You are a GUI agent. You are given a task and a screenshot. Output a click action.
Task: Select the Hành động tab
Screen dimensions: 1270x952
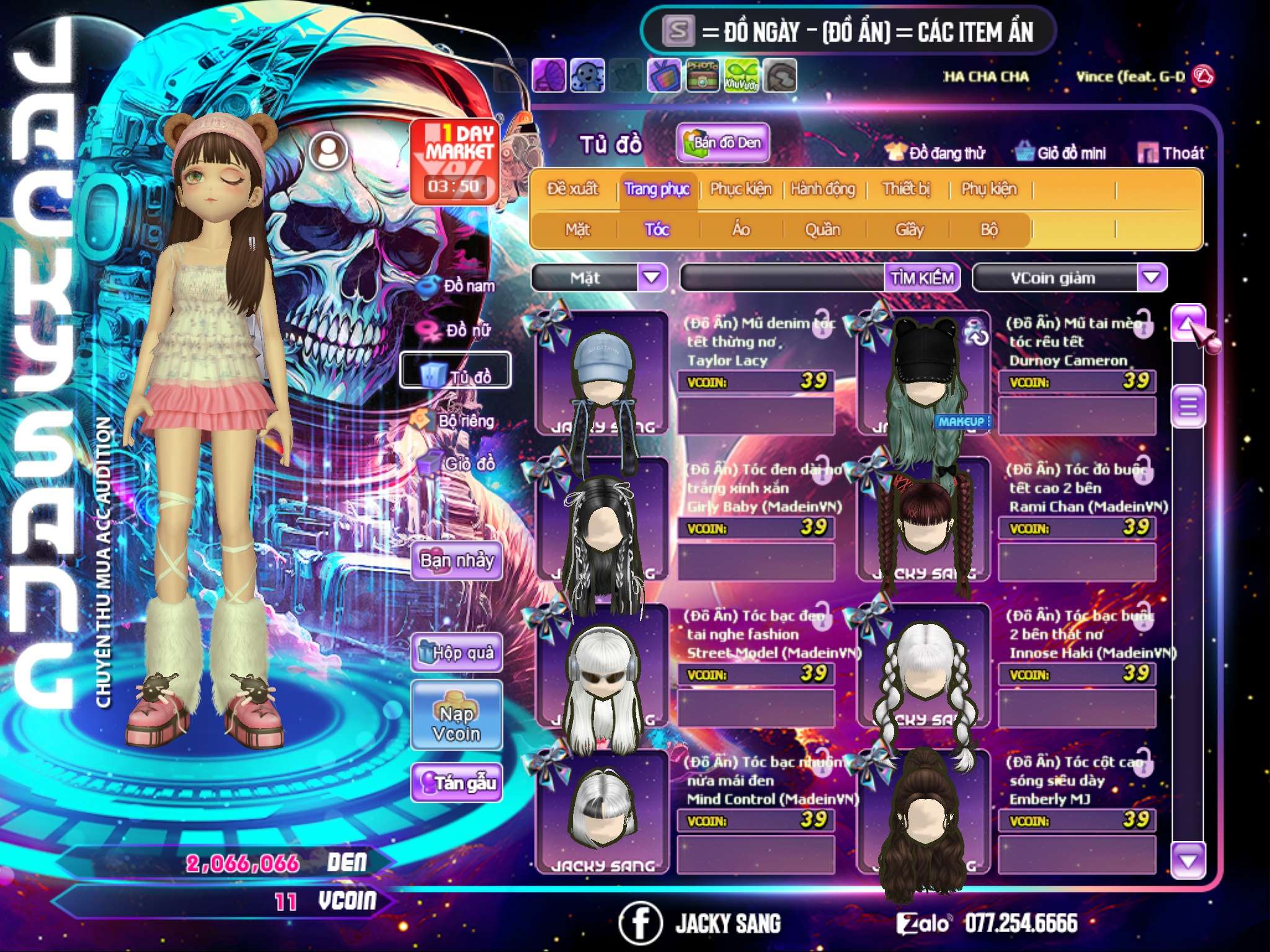[x=823, y=189]
